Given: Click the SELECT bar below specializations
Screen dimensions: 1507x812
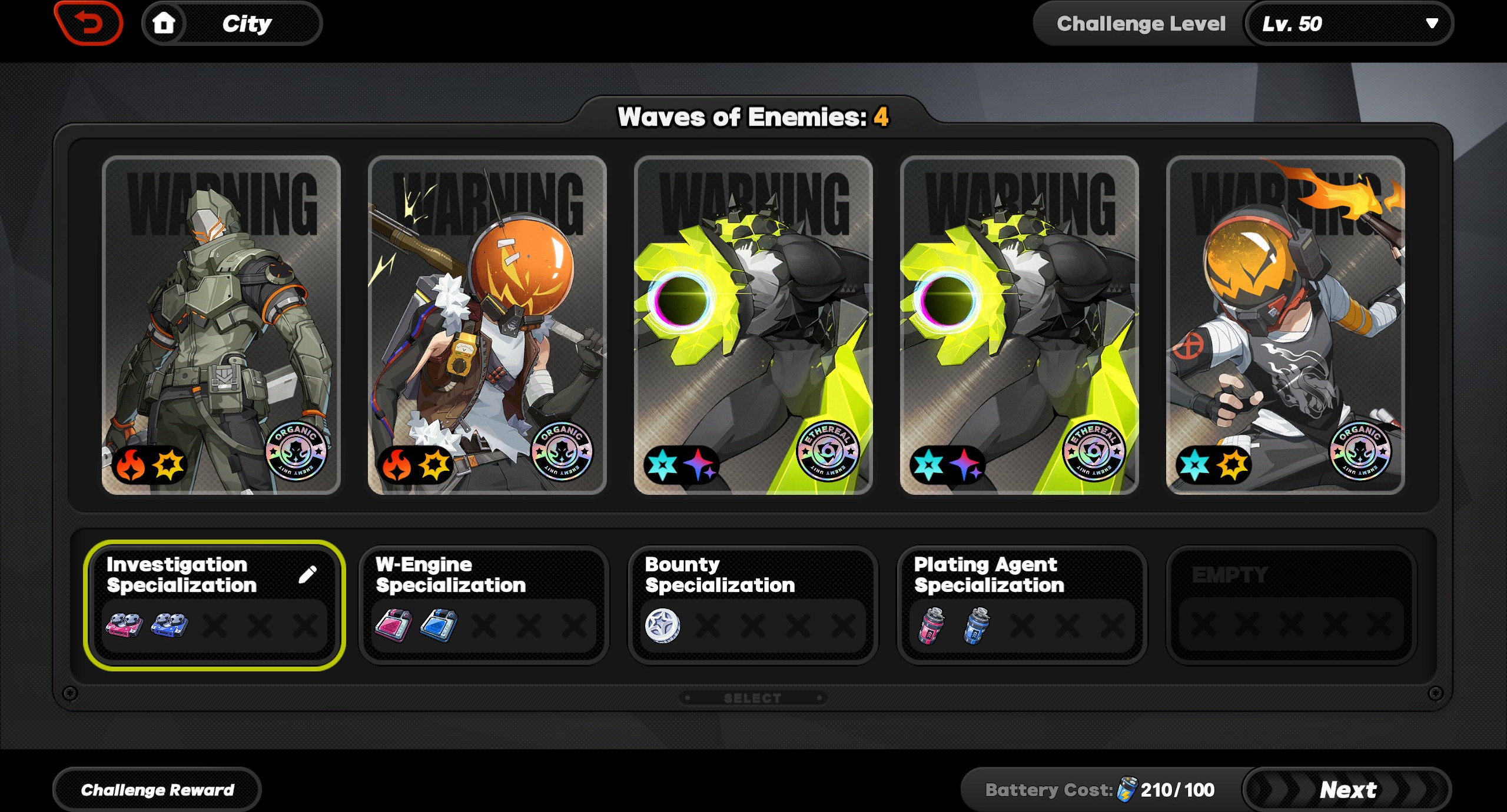Looking at the screenshot, I should coord(752,698).
